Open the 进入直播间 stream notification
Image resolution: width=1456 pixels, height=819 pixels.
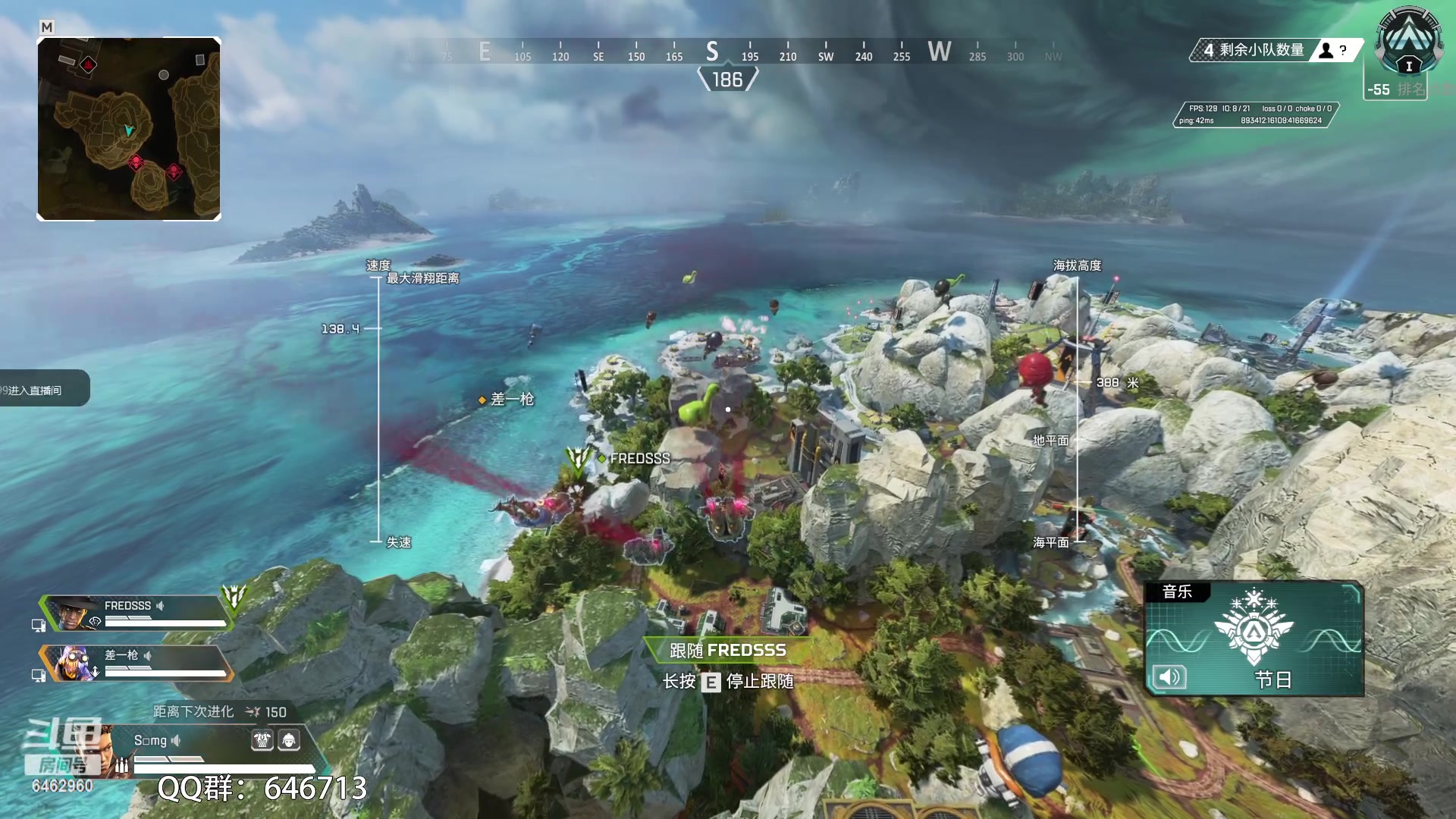click(42, 390)
